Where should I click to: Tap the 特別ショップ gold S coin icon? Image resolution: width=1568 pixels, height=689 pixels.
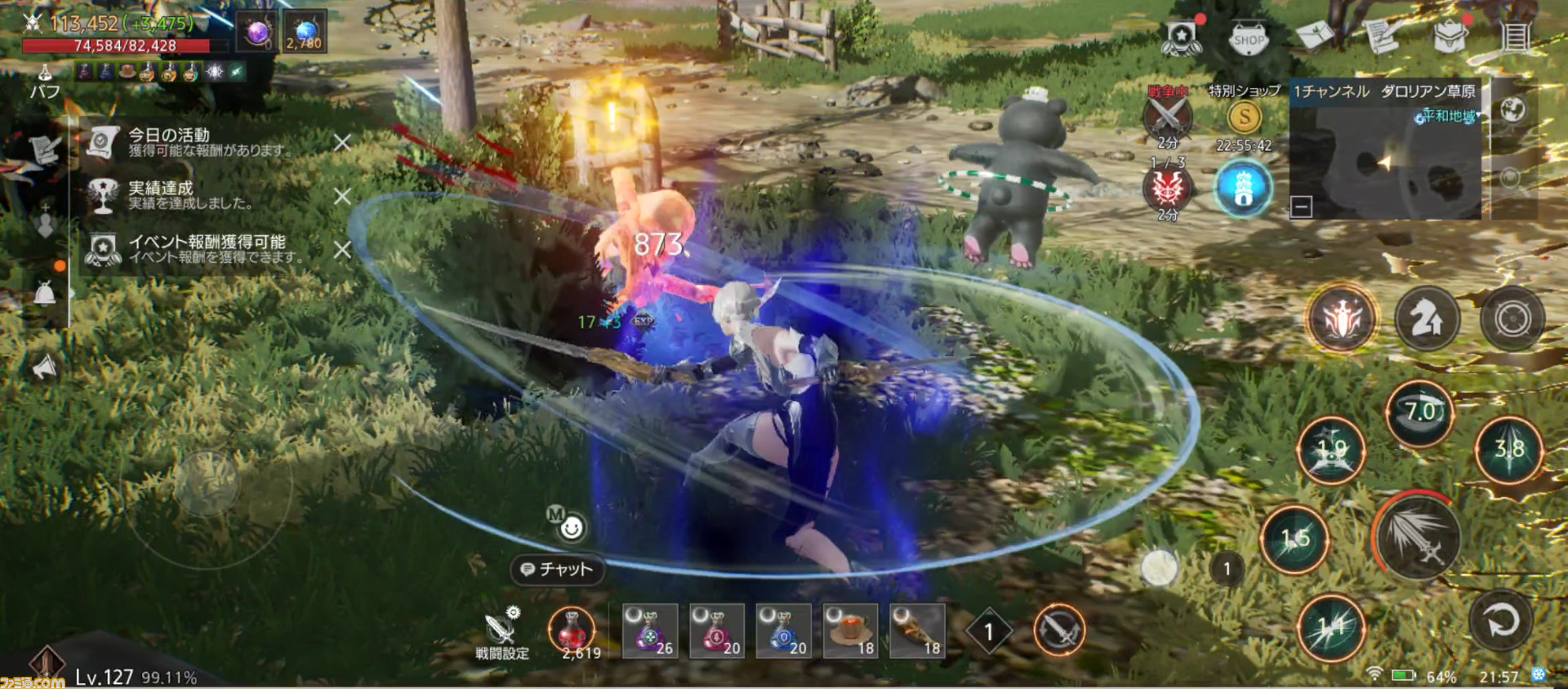click(x=1244, y=117)
